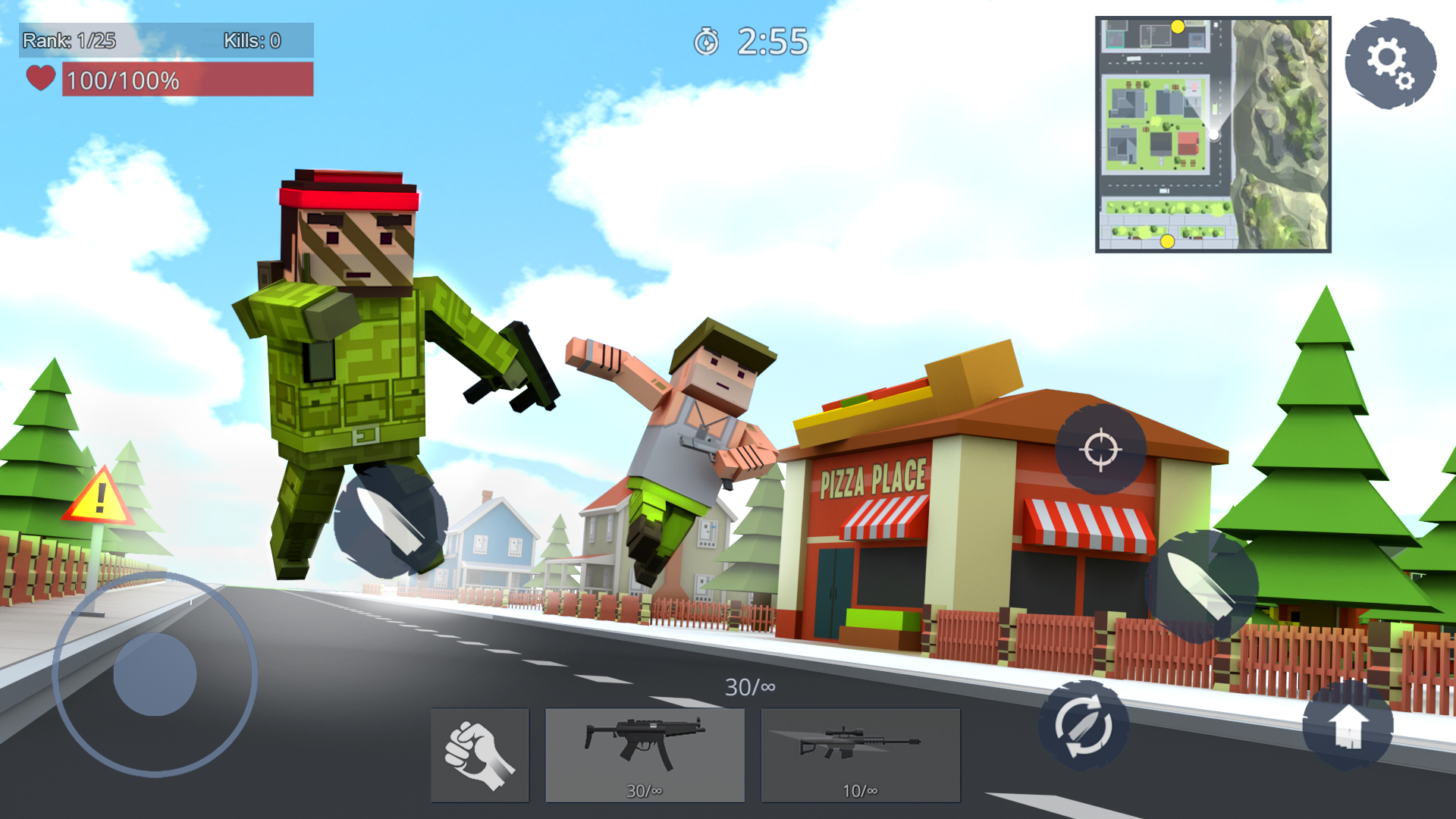
Task: Tap the 30/∞ ammo counter
Action: coord(749,686)
